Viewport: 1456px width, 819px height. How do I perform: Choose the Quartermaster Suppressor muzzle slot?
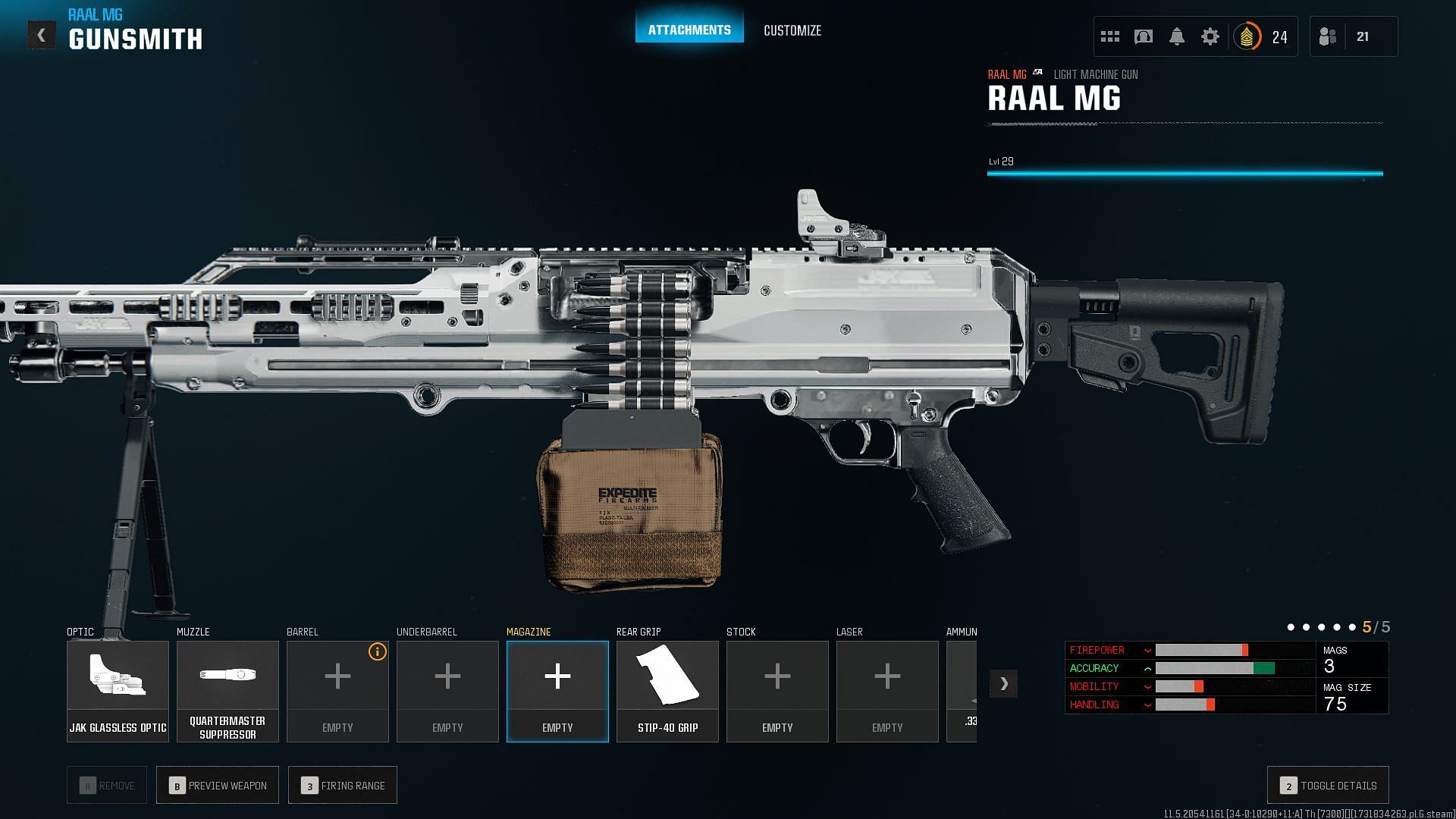(x=227, y=691)
